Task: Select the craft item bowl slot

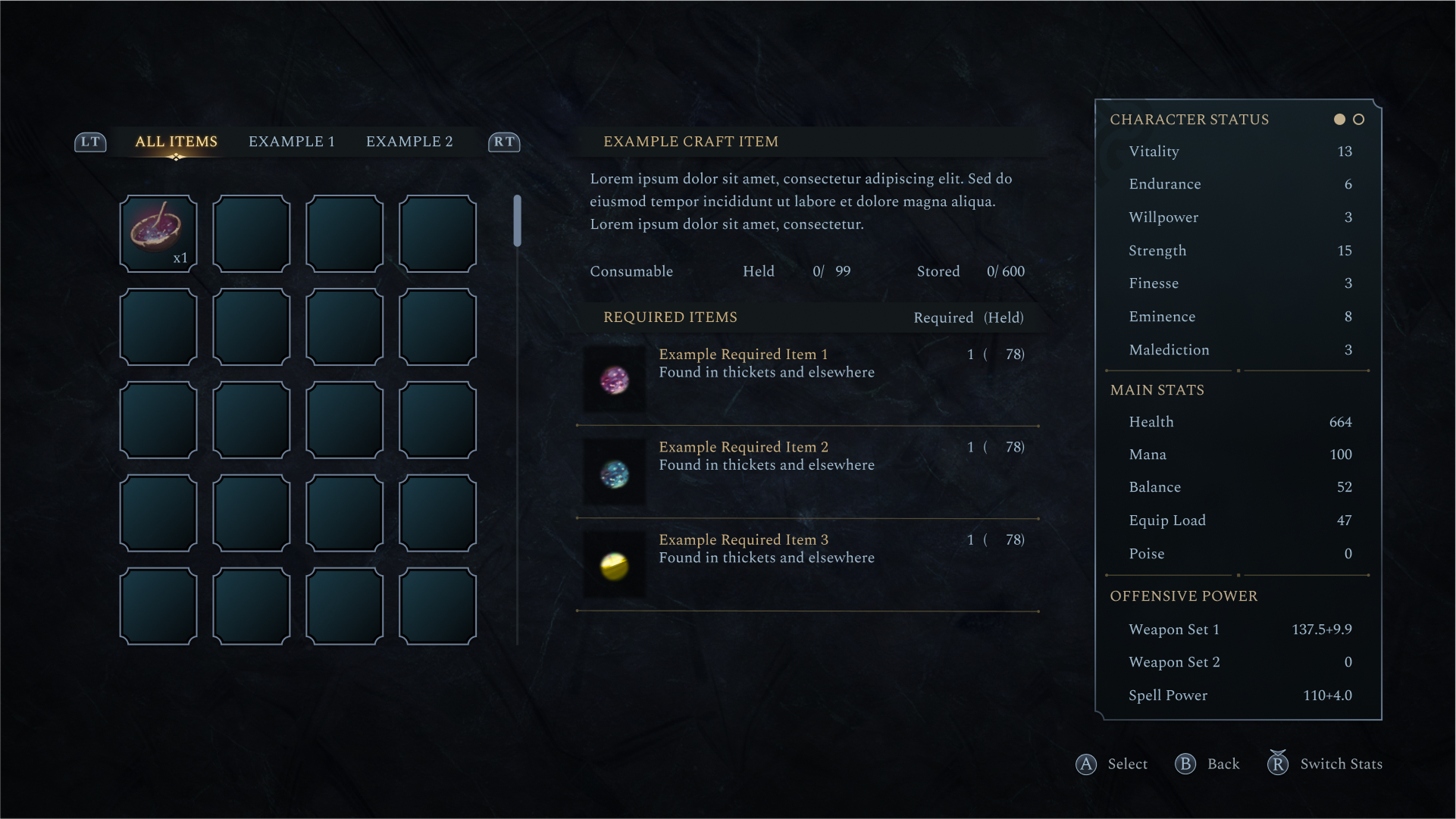Action: [158, 233]
